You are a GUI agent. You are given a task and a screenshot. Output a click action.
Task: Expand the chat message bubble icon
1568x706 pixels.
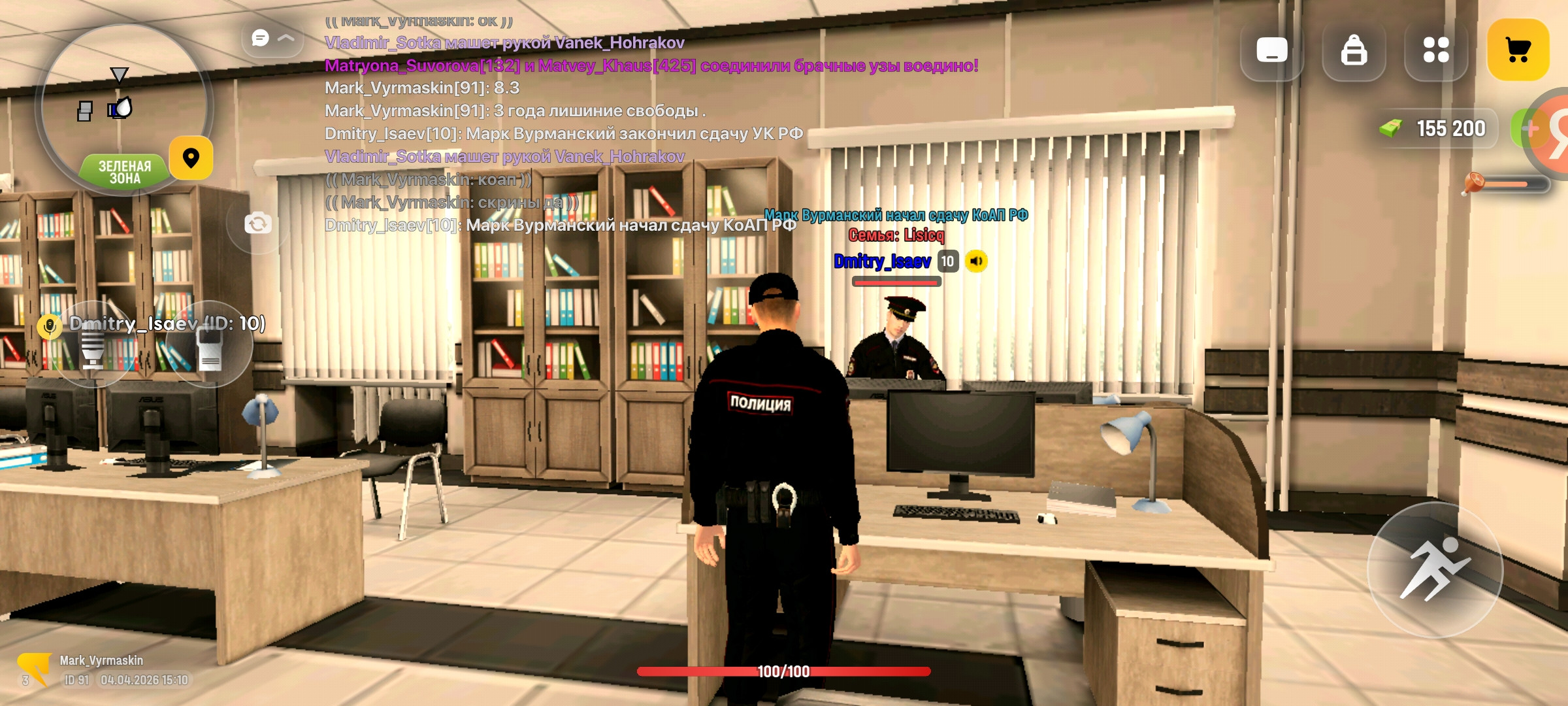pyautogui.click(x=259, y=38)
